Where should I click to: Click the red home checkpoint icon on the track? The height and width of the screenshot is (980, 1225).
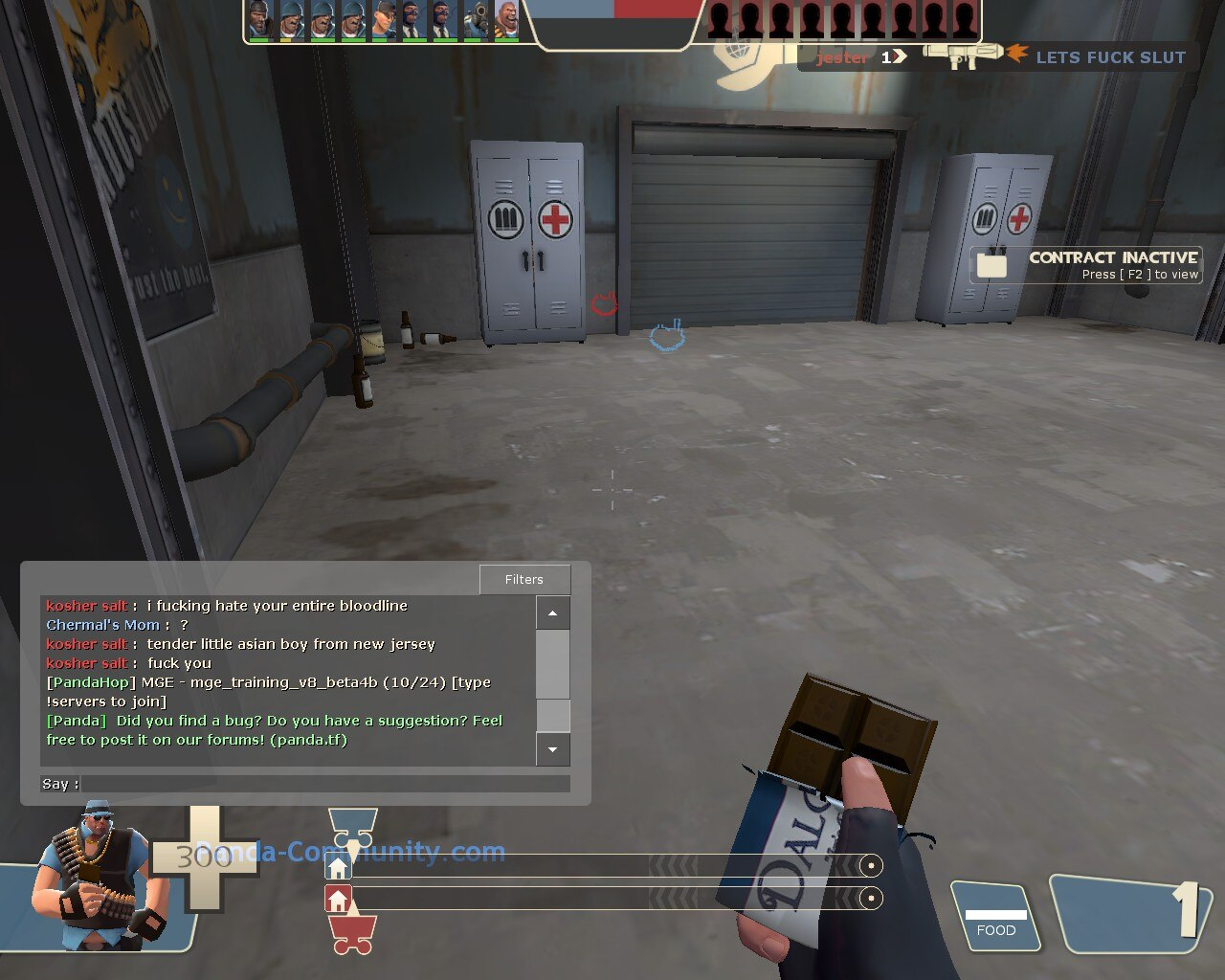338,898
